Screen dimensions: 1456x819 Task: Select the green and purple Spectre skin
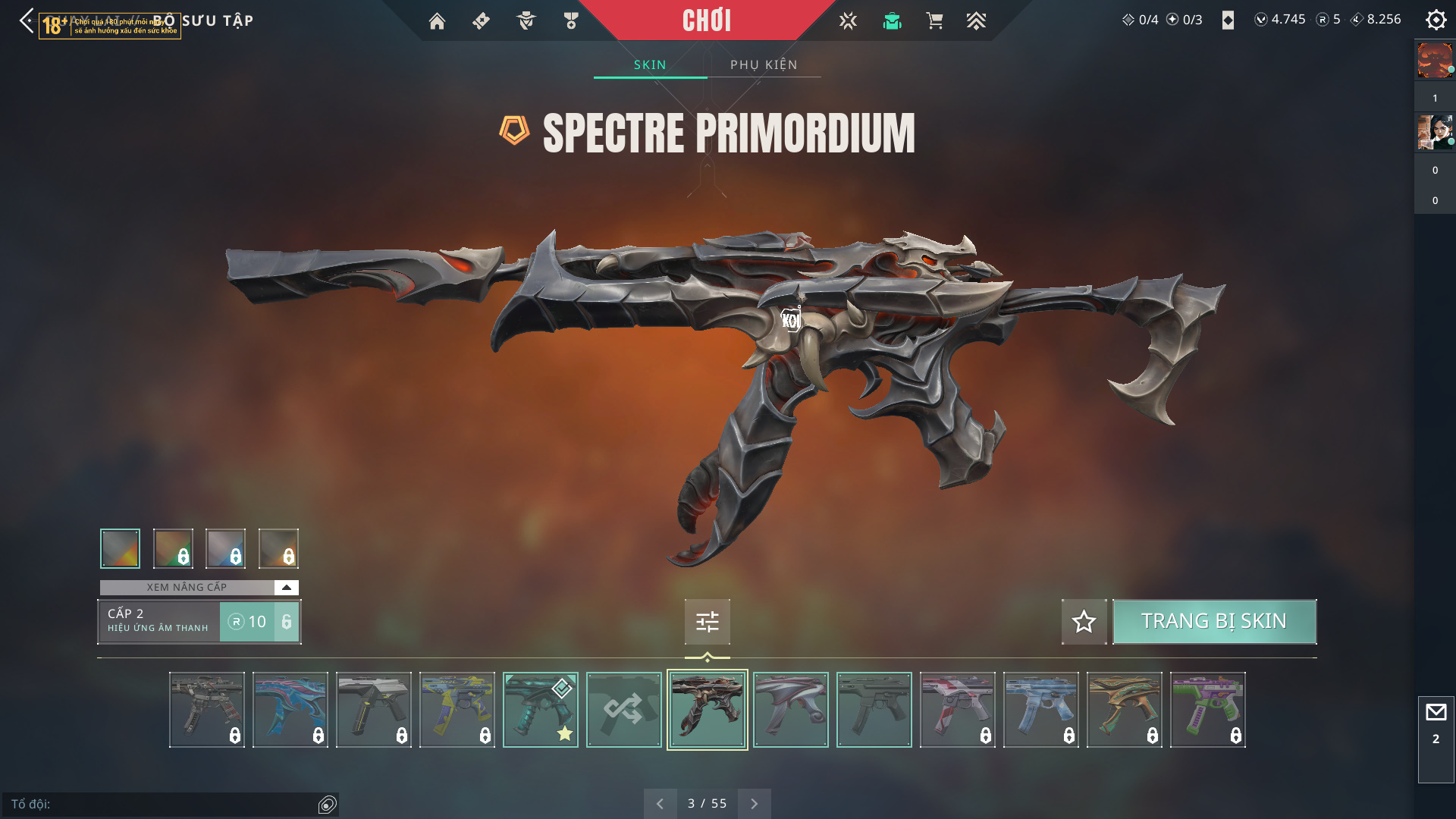tap(1207, 710)
